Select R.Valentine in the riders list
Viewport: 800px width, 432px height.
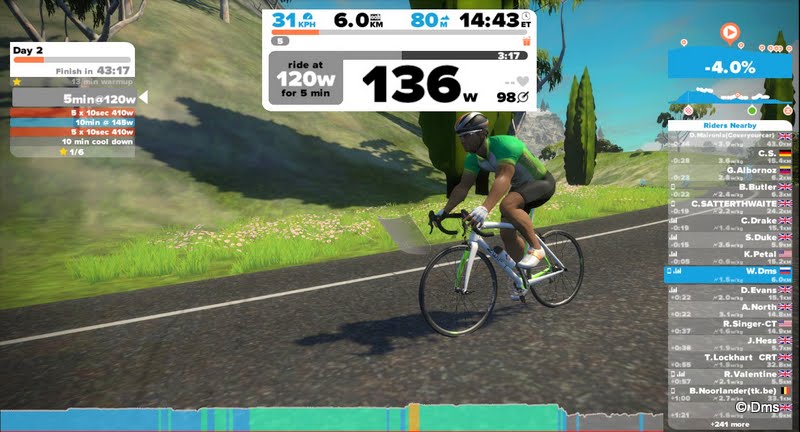(728, 375)
